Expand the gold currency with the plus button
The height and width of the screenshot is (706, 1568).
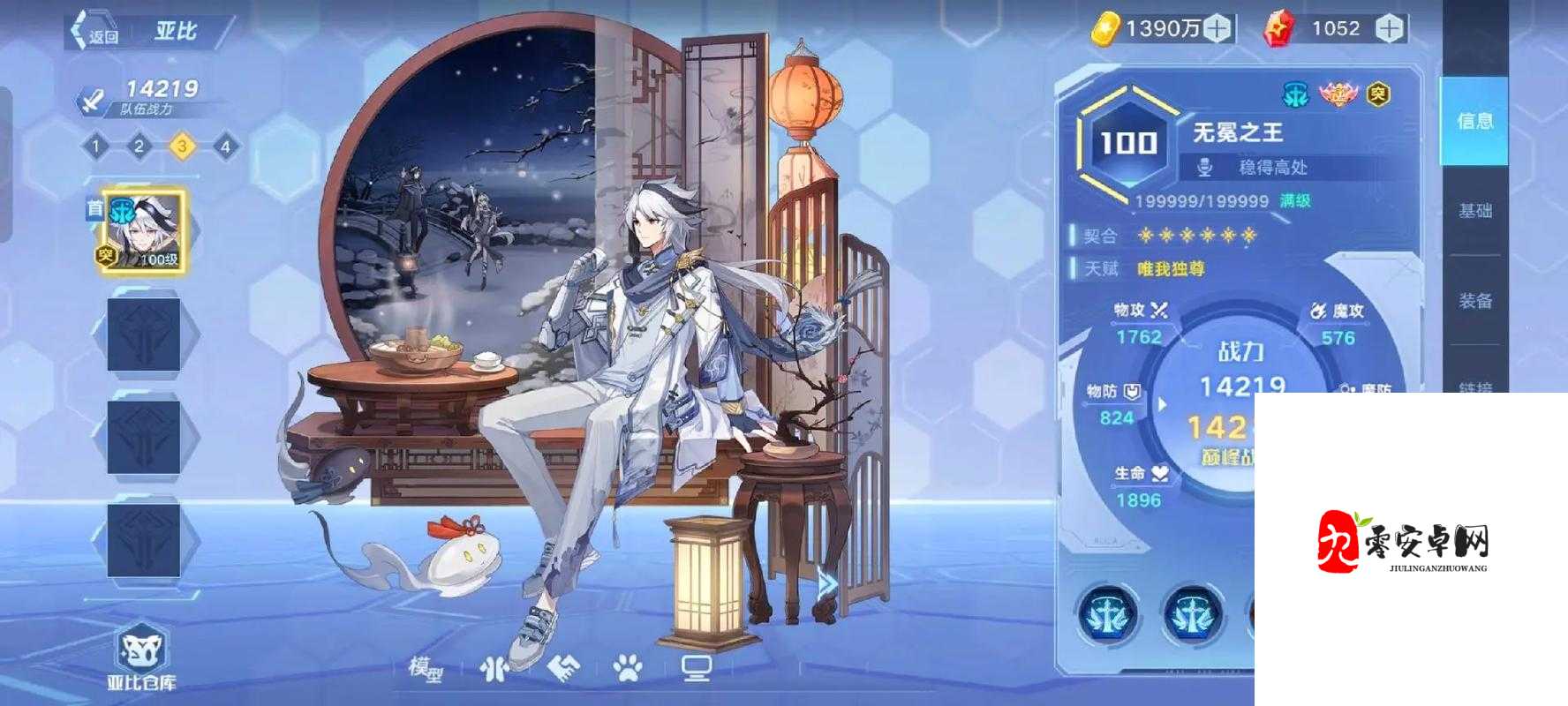(1217, 26)
